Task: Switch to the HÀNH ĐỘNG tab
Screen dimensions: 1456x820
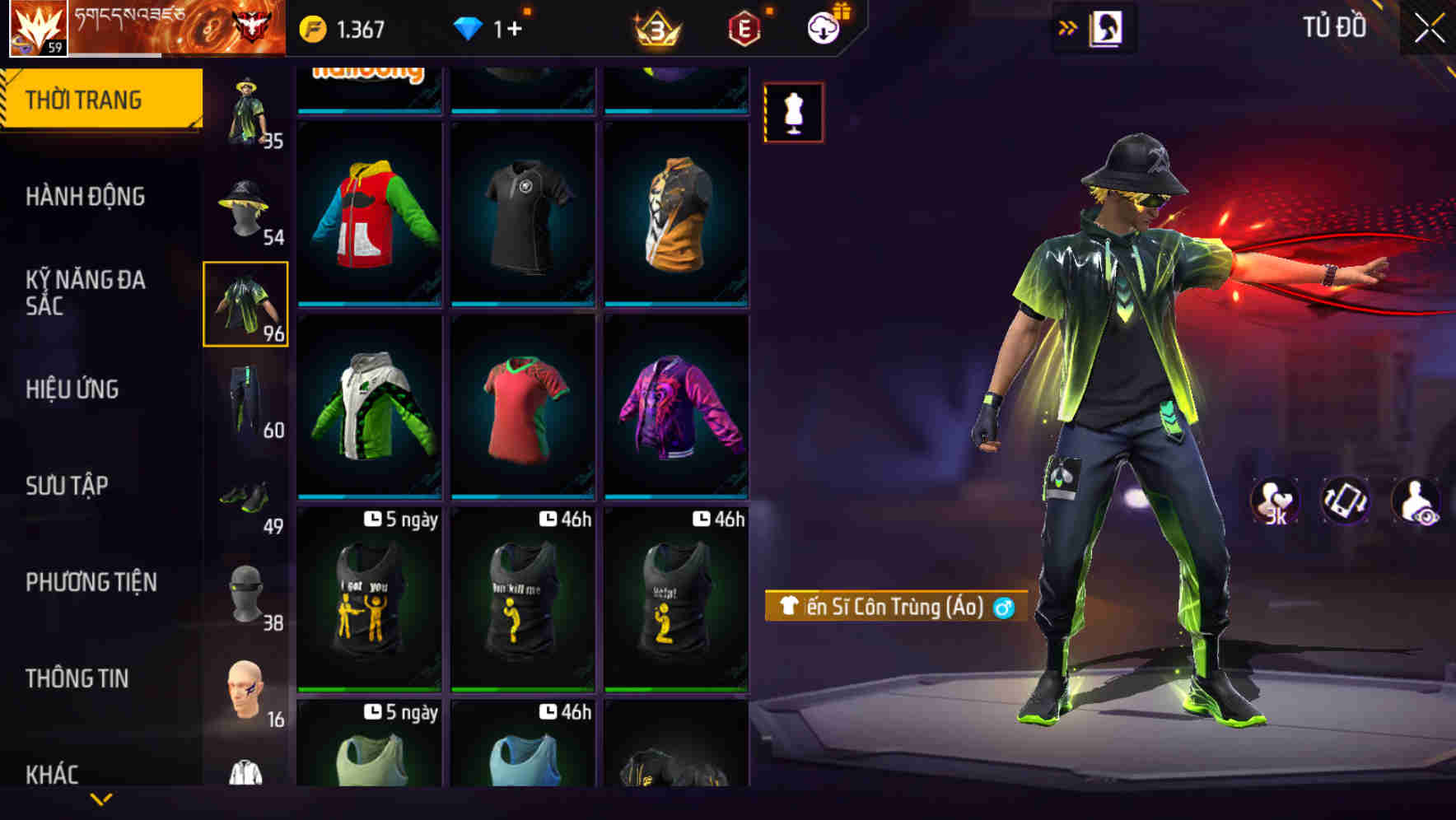Action: coord(86,196)
